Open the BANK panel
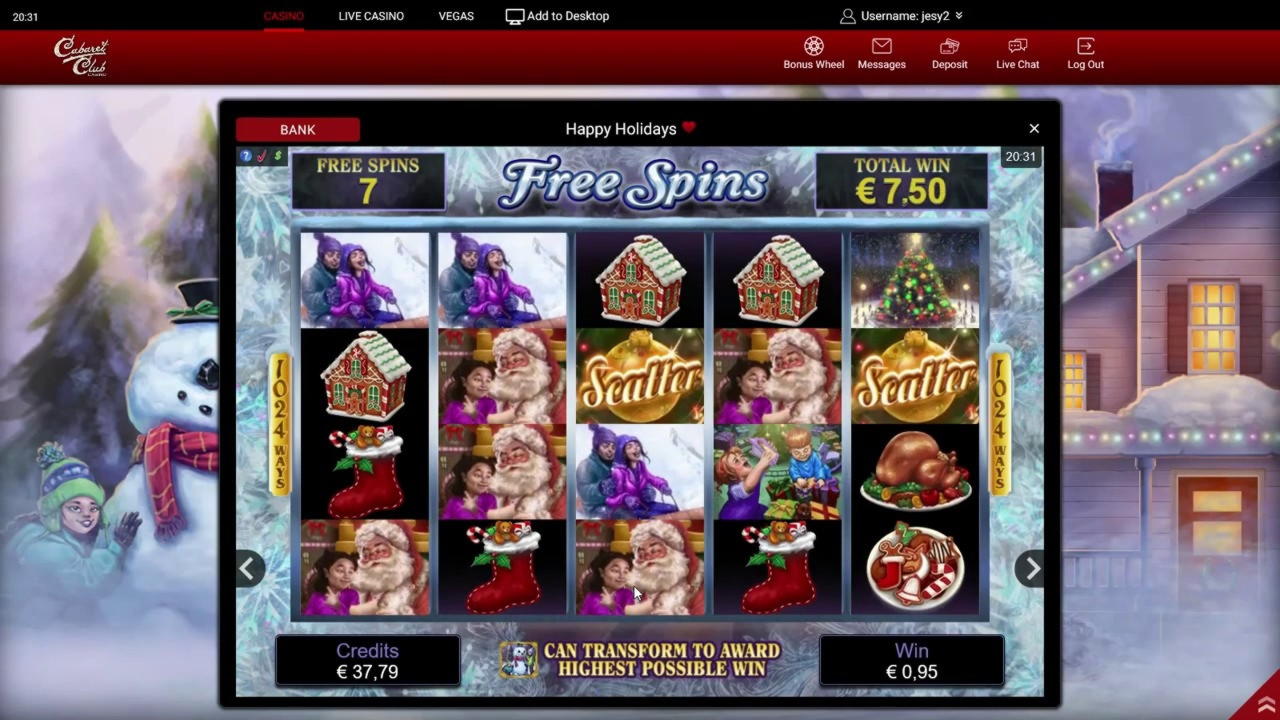Screen dimensions: 1280x720 297,129
